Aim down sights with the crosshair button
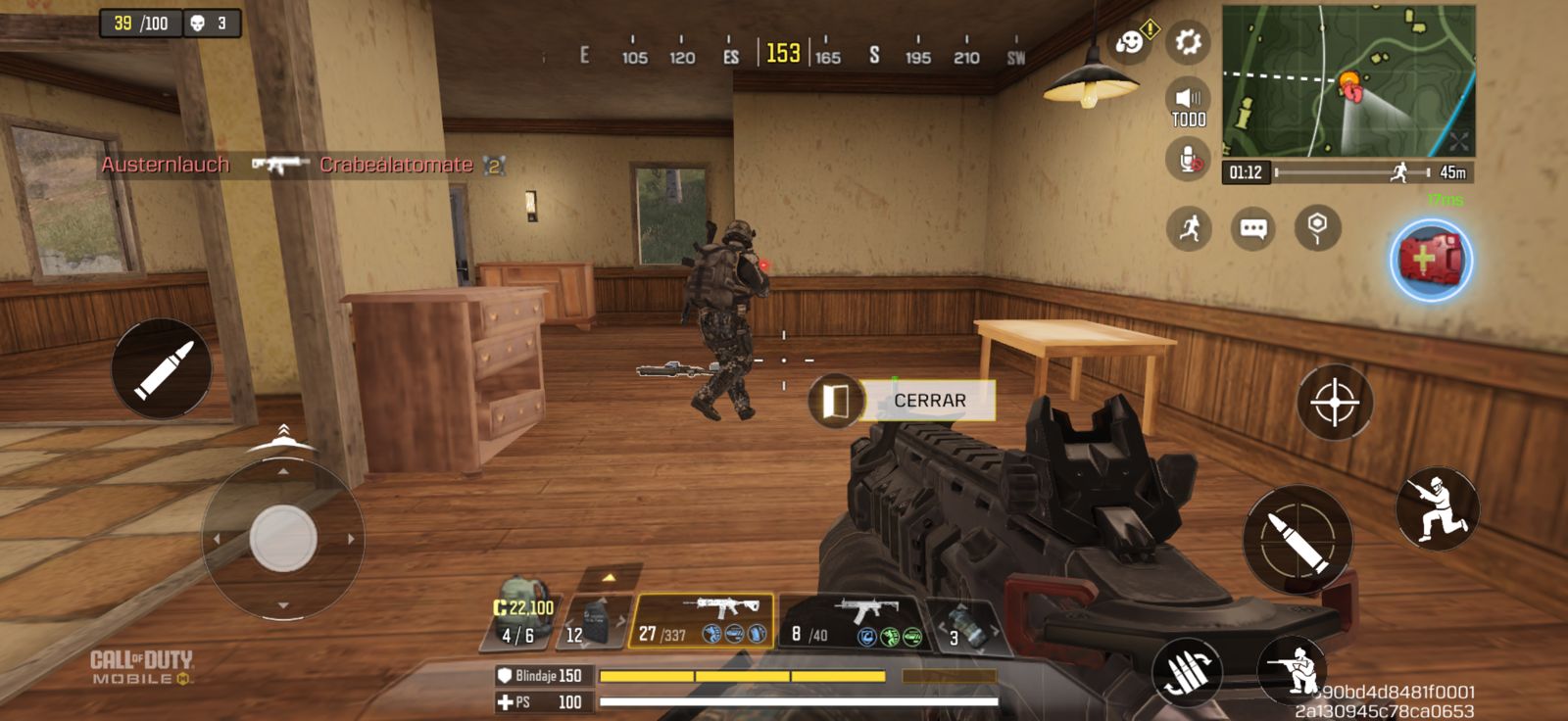The height and width of the screenshot is (721, 1568). pyautogui.click(x=1334, y=402)
